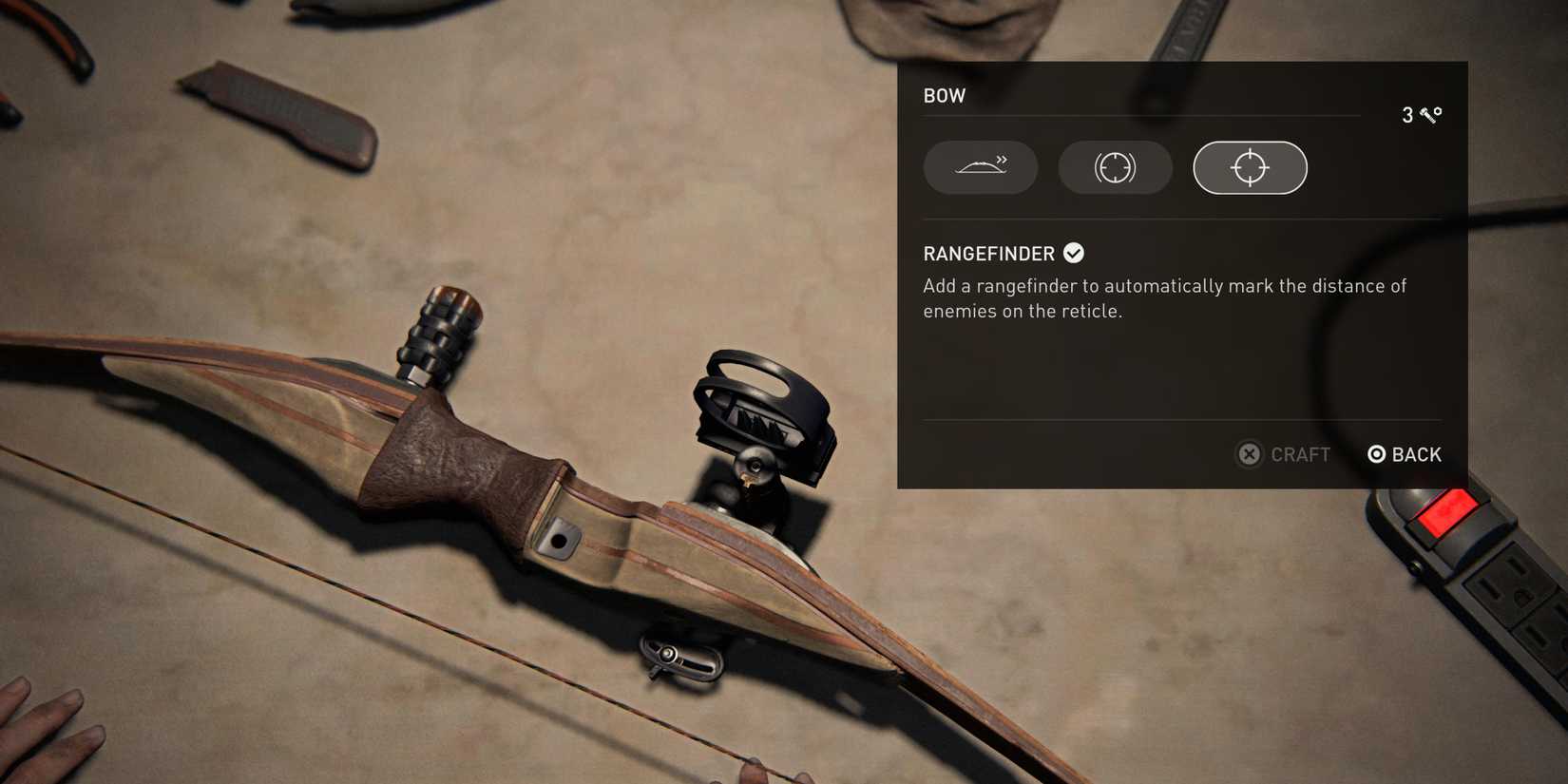Toggle the highlighted rangefinder upgrade pill
Viewport: 1568px width, 784px height.
(1249, 167)
